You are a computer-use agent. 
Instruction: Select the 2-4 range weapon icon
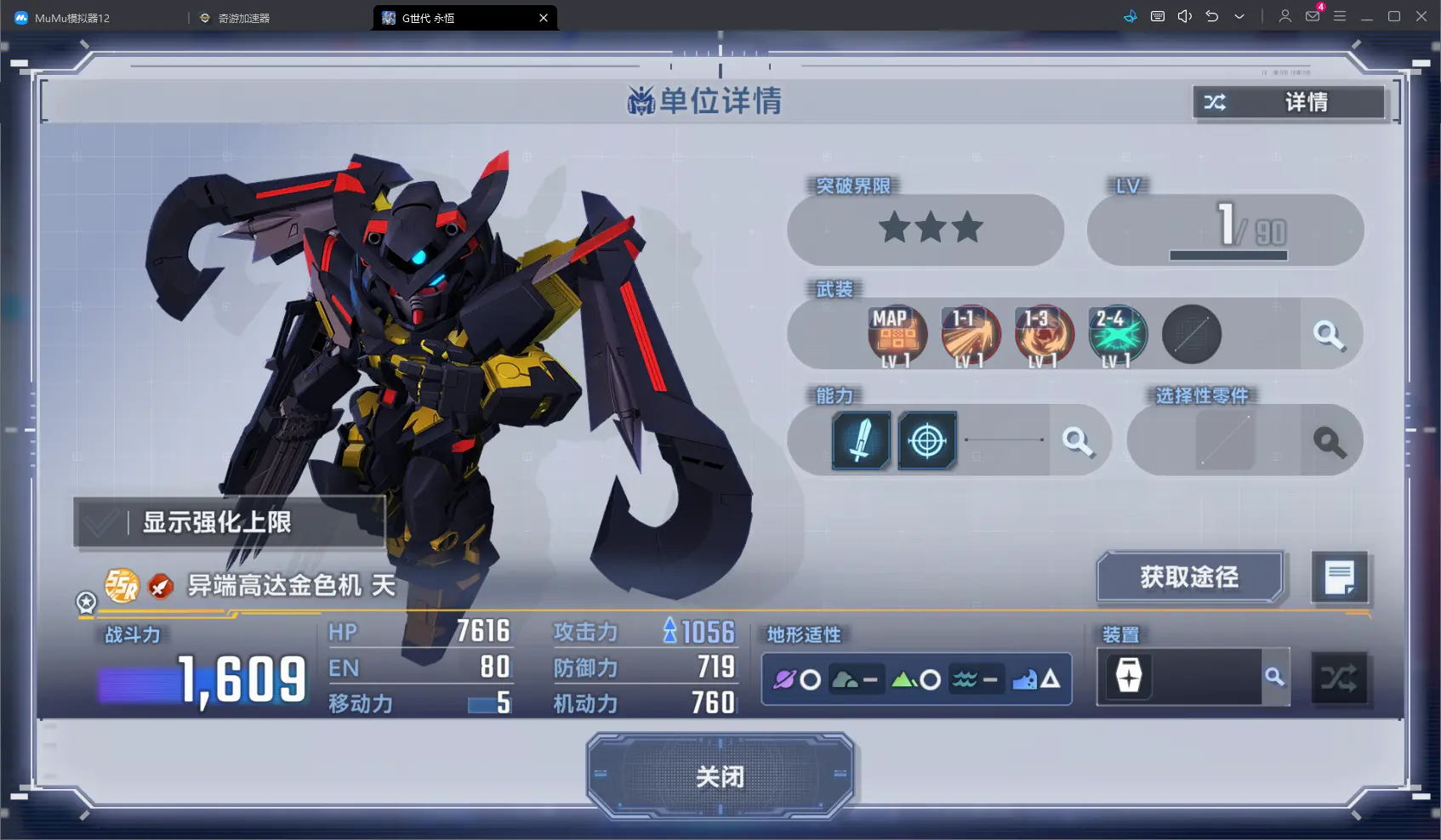pos(1117,336)
